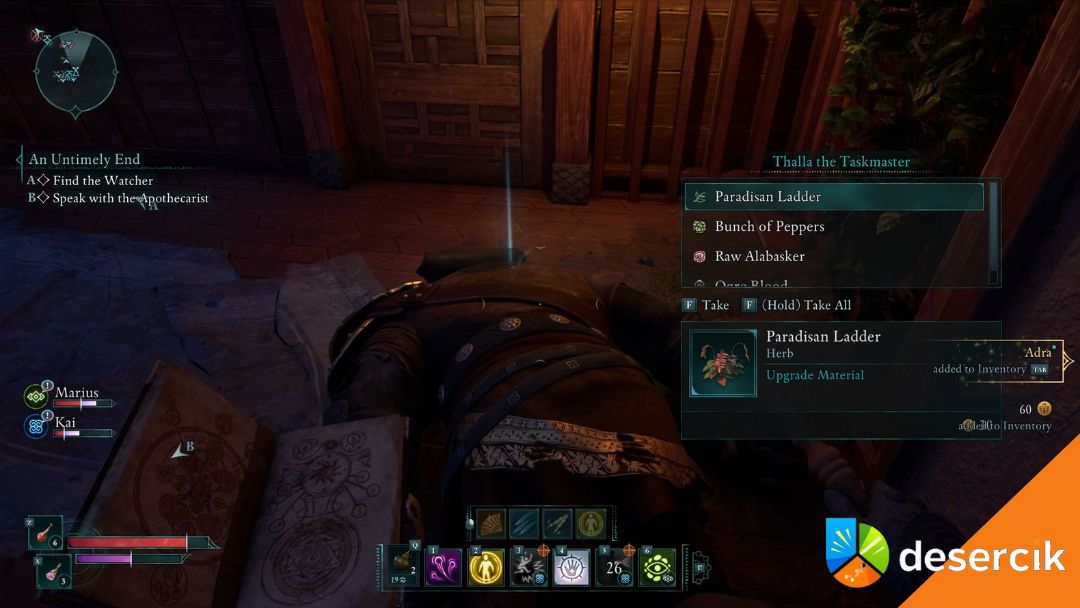Use the red health potion slot
This screenshot has height=608, width=1080.
[46, 532]
